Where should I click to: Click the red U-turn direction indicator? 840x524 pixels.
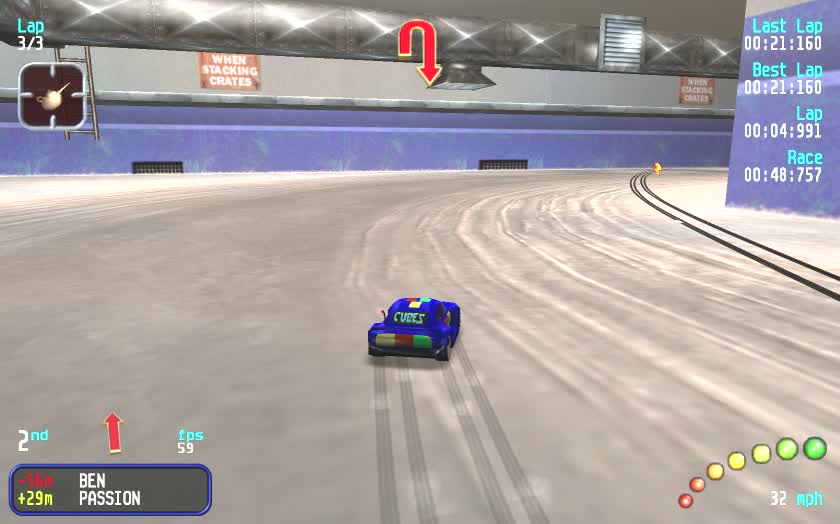coord(420,51)
